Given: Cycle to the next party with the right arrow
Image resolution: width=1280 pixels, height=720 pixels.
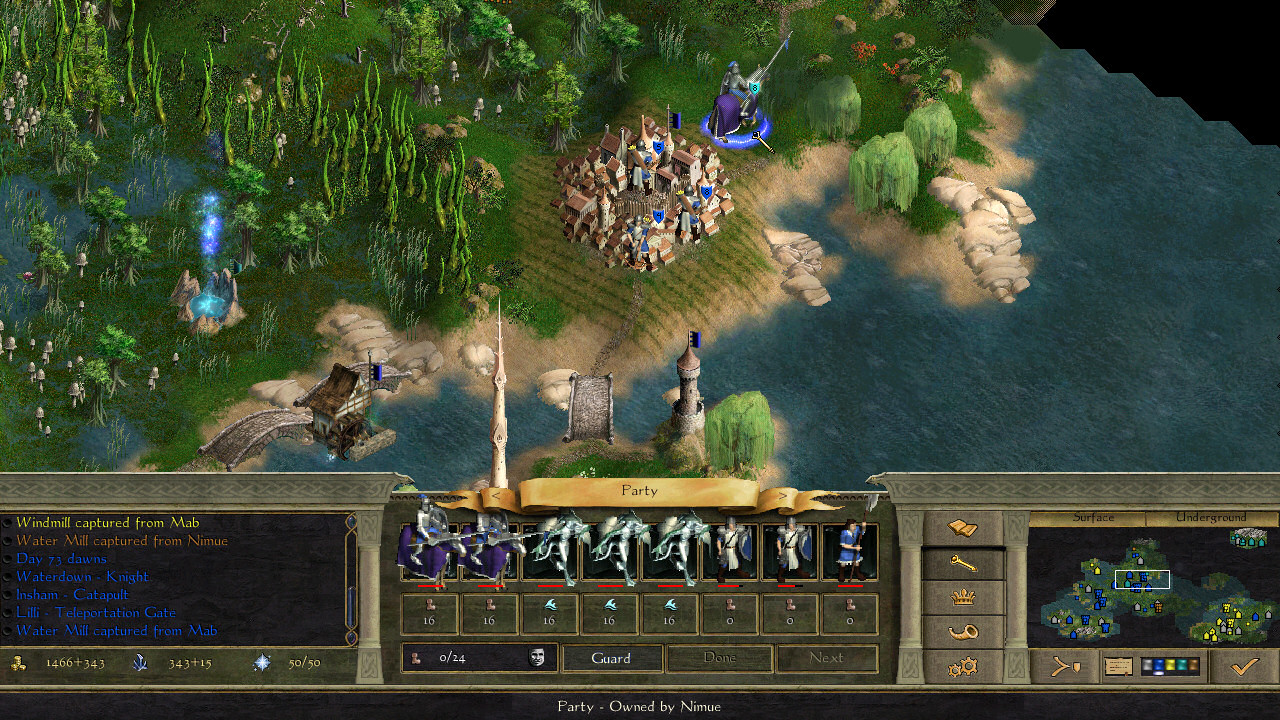Looking at the screenshot, I should (782, 495).
